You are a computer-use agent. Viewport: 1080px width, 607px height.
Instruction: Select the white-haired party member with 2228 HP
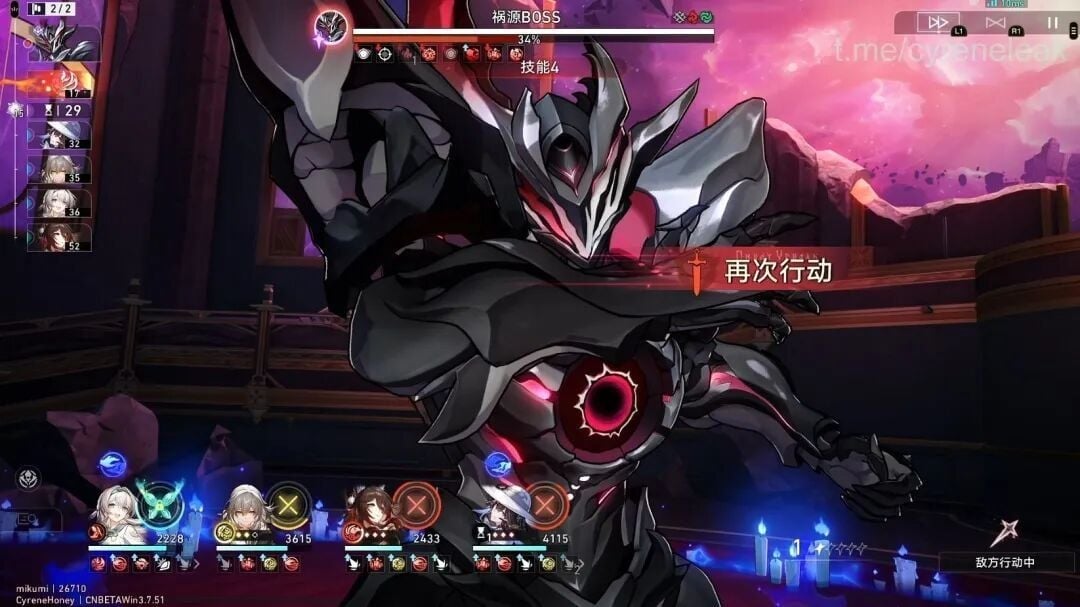coord(116,513)
